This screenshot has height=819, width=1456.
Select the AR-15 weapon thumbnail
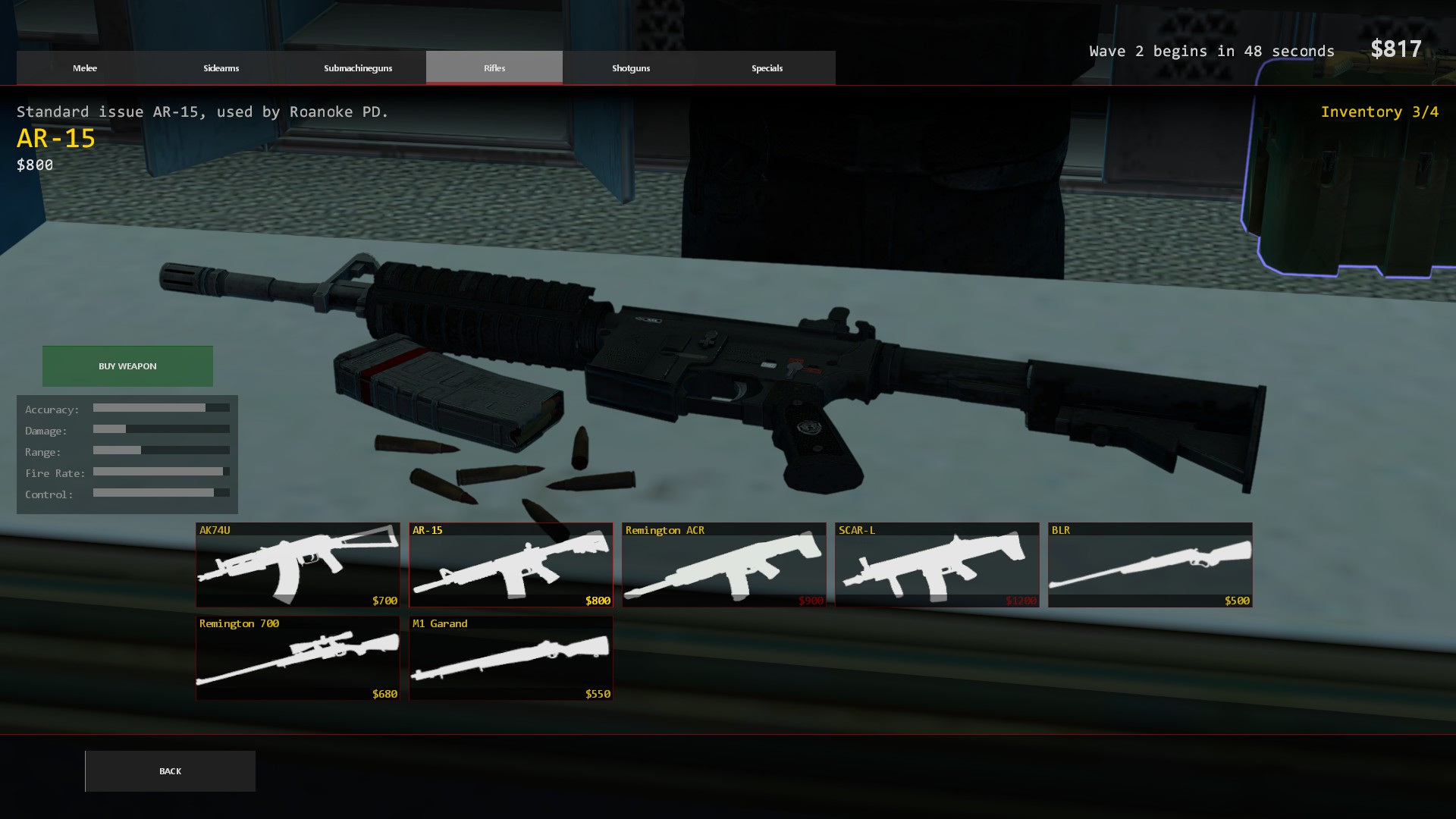point(510,564)
